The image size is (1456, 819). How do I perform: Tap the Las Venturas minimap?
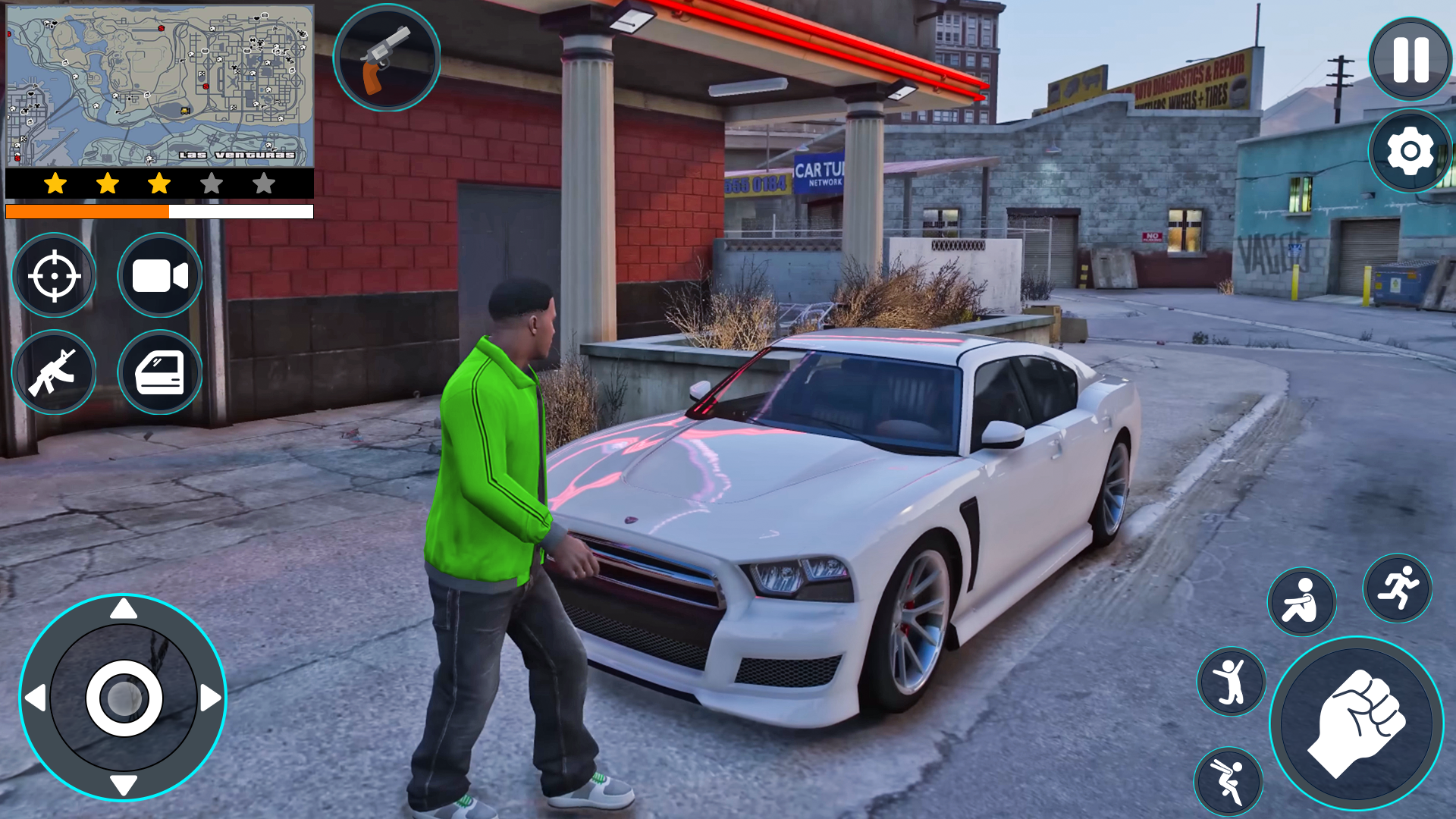(158, 83)
